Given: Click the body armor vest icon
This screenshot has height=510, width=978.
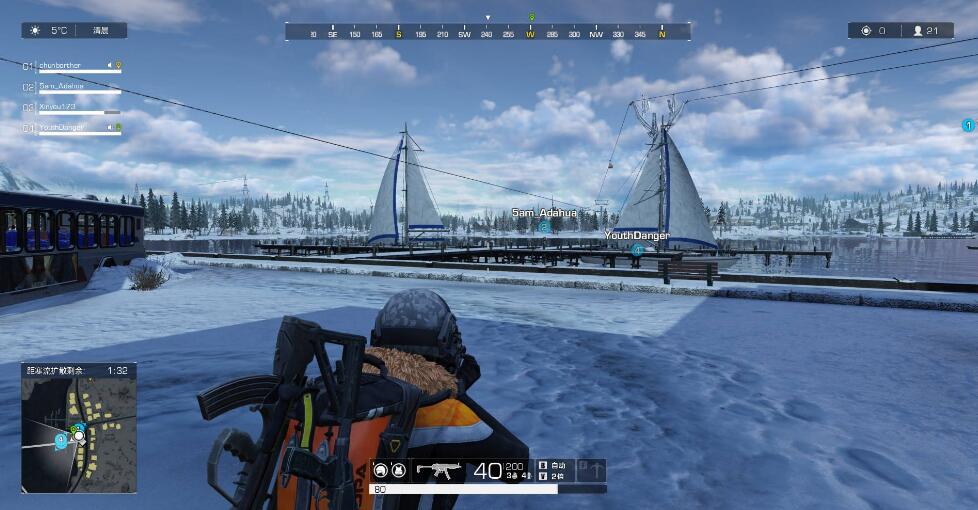Looking at the screenshot, I should [397, 469].
